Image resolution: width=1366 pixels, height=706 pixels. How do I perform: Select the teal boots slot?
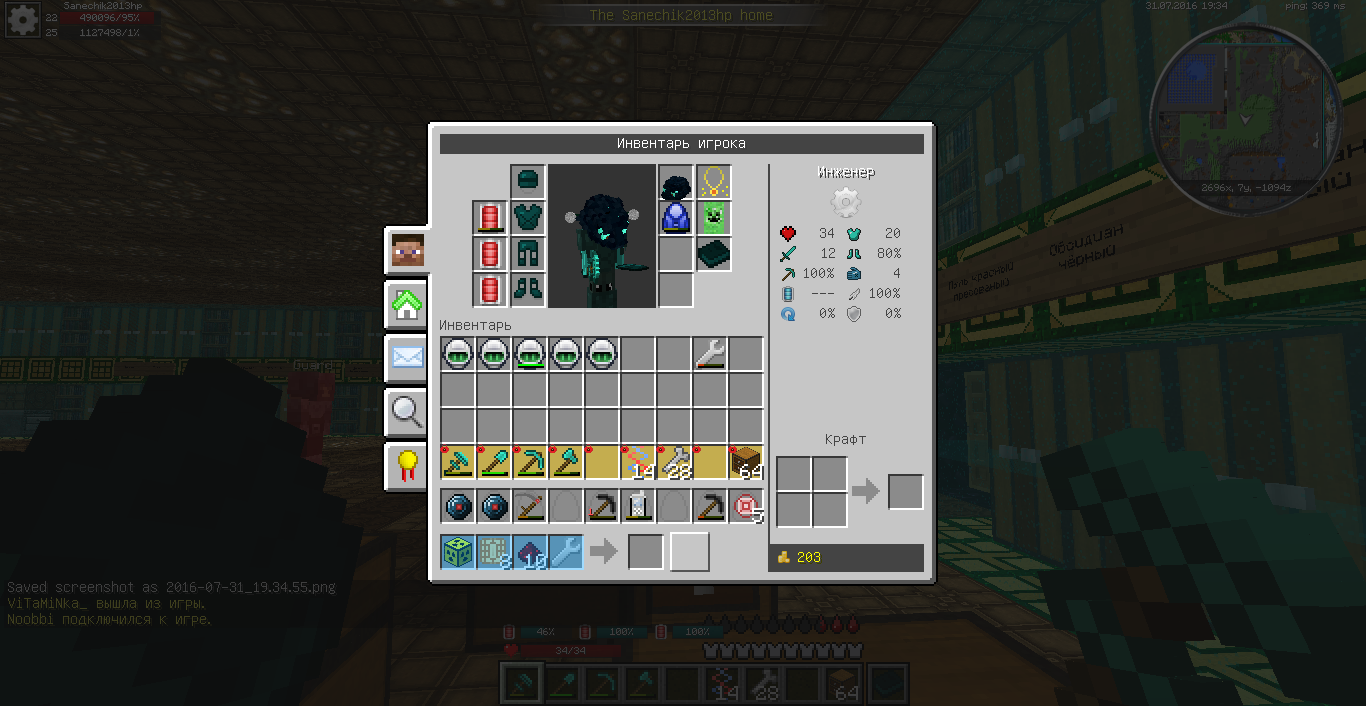click(528, 289)
